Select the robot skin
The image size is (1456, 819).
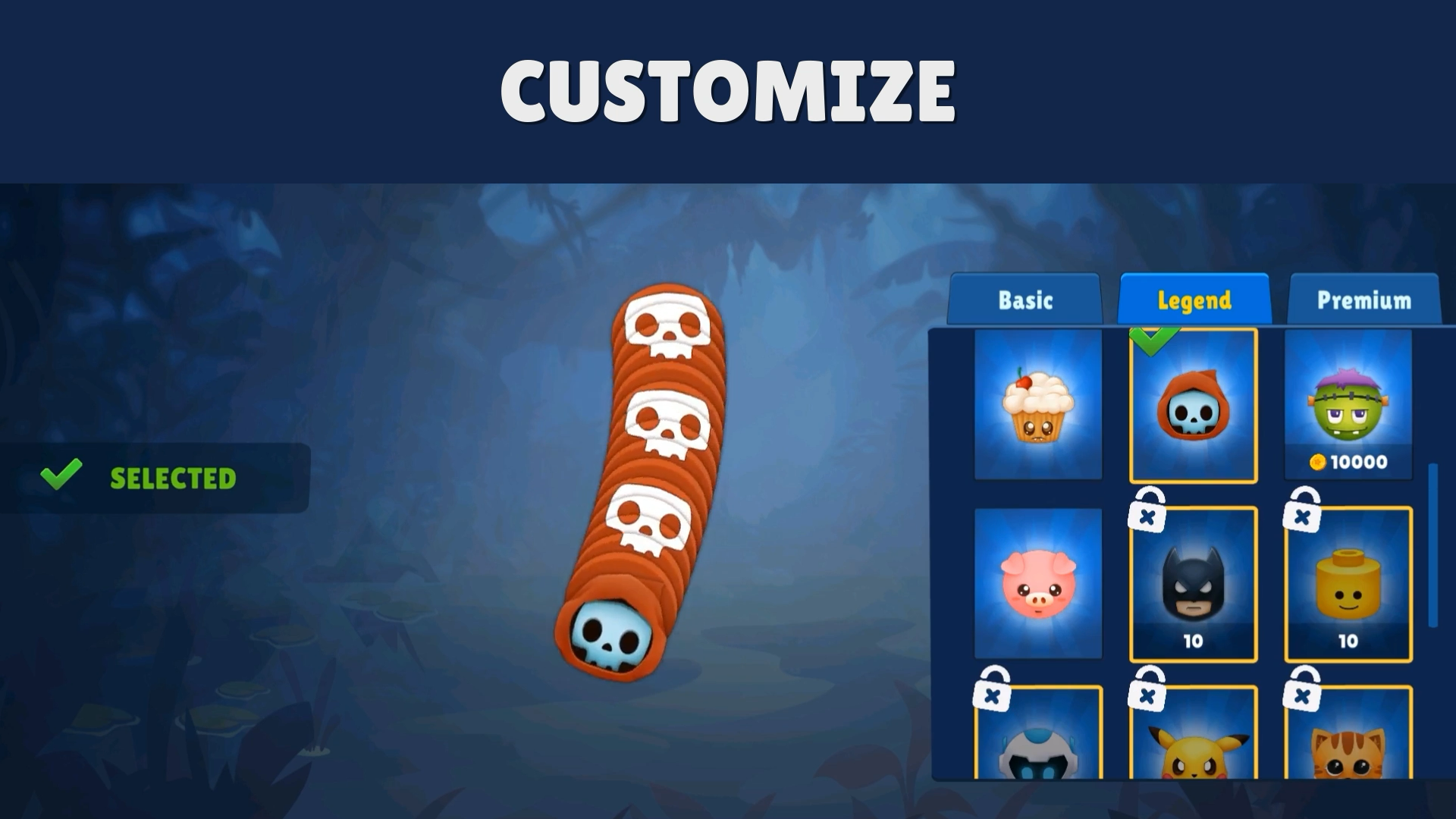click(1038, 751)
